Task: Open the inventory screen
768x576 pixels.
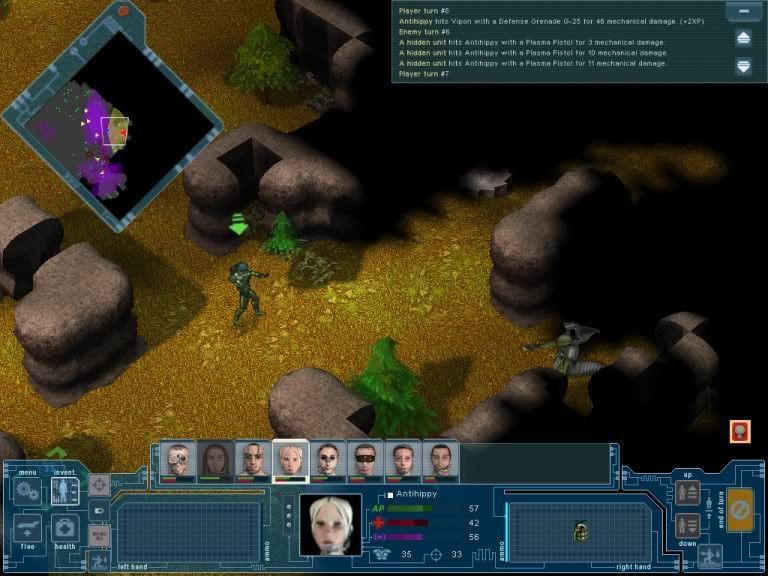Action: point(65,491)
